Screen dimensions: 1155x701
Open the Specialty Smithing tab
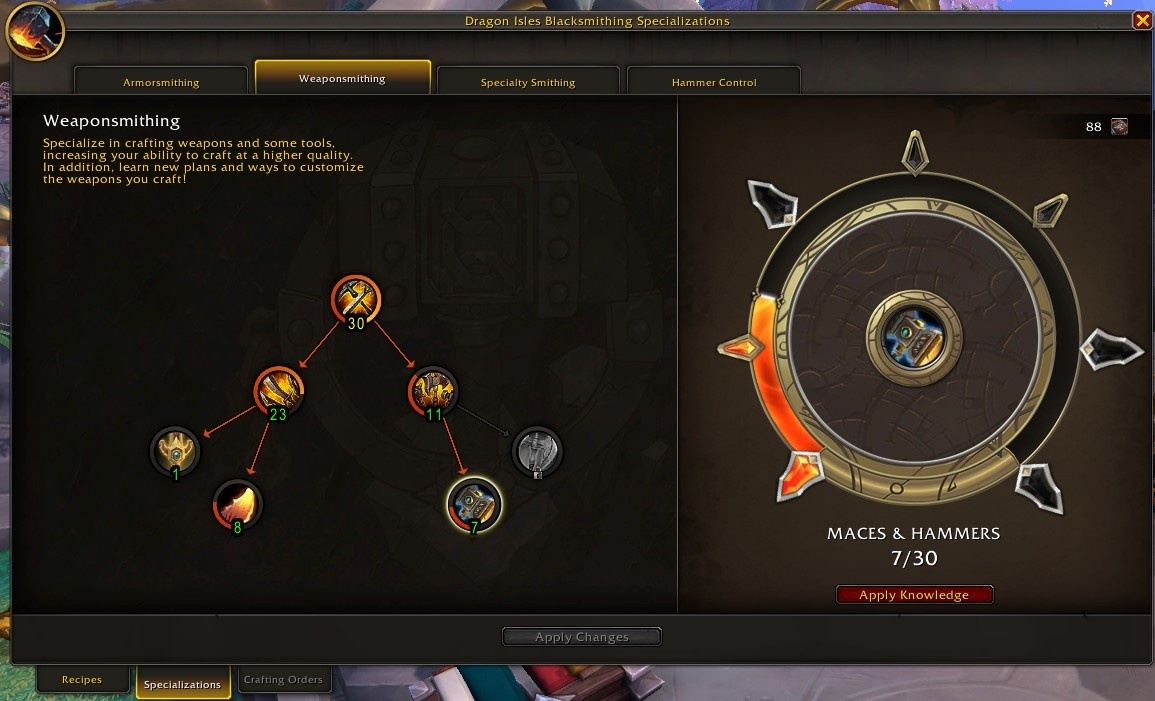528,82
